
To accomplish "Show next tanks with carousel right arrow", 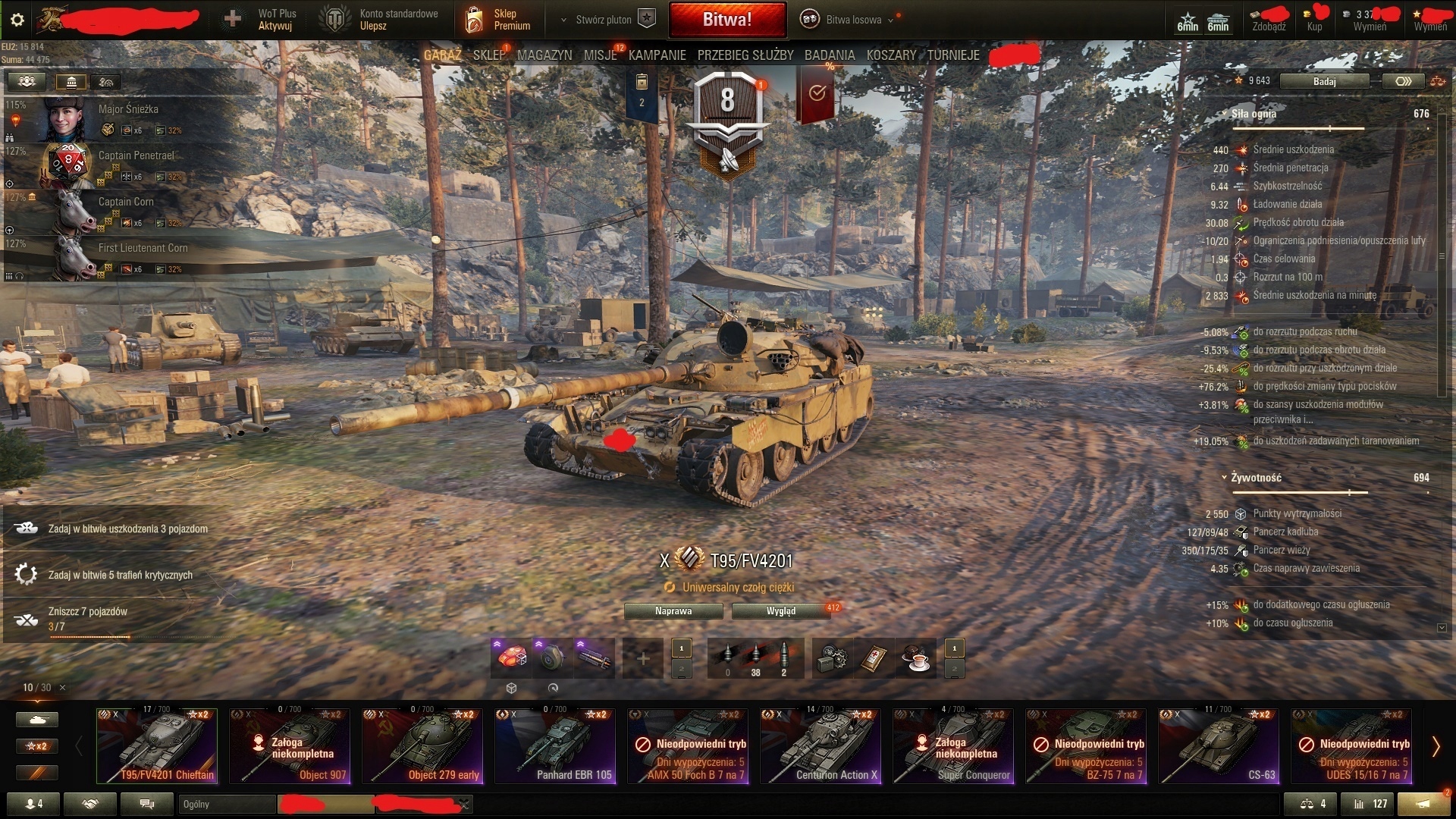I will tap(1436, 746).
